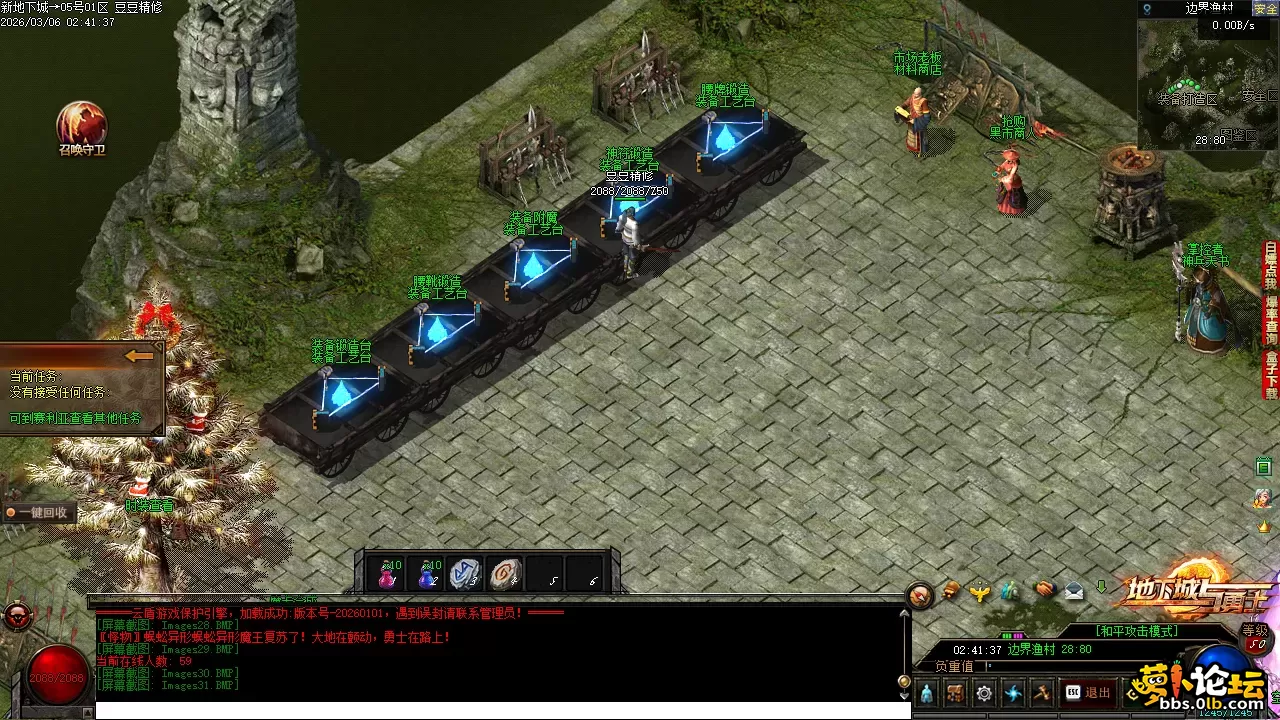Click the 退出 exit button

[x=1088, y=692]
